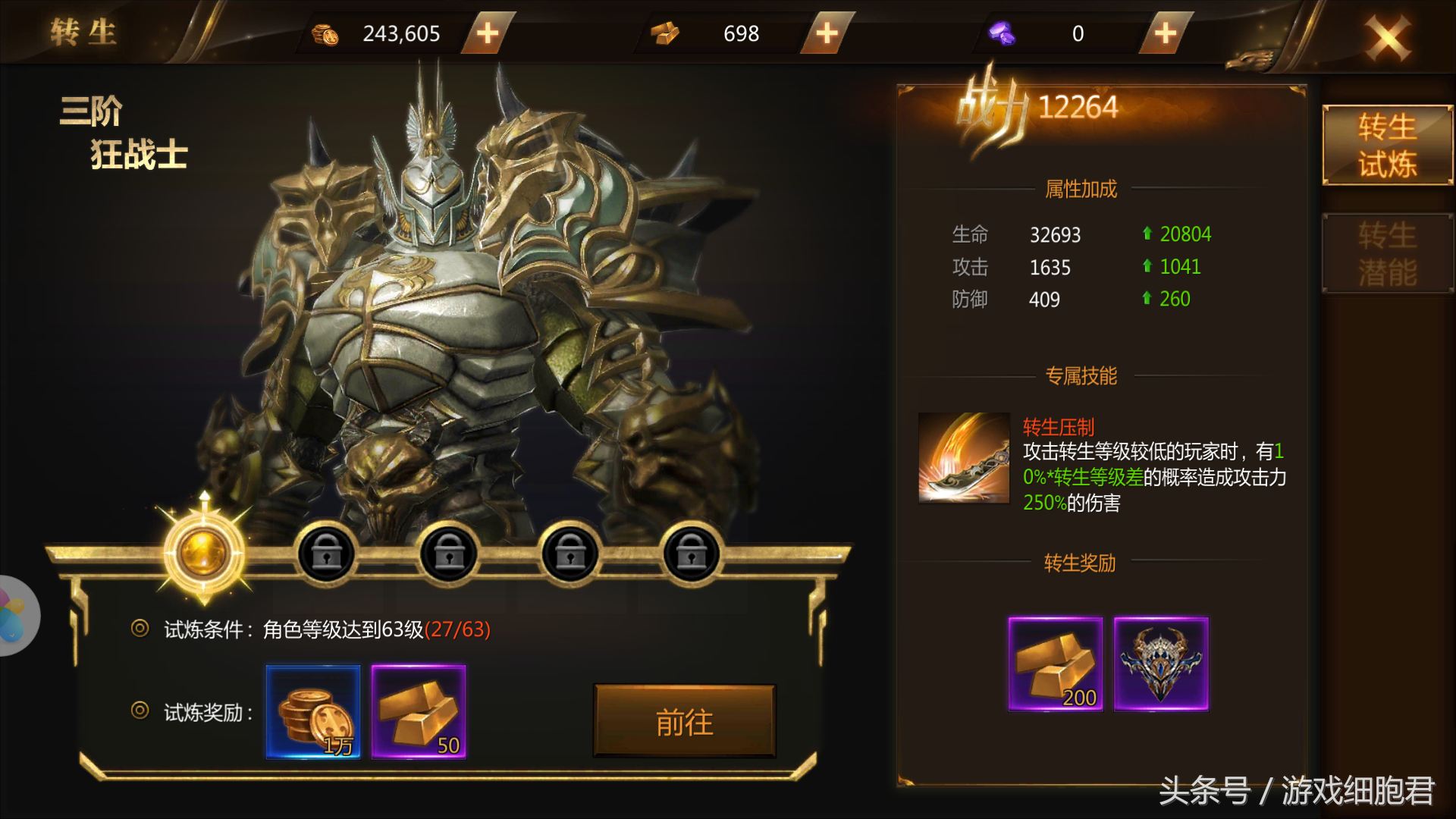Add gold bars via its plus button
The height and width of the screenshot is (819, 1456).
pos(826,33)
